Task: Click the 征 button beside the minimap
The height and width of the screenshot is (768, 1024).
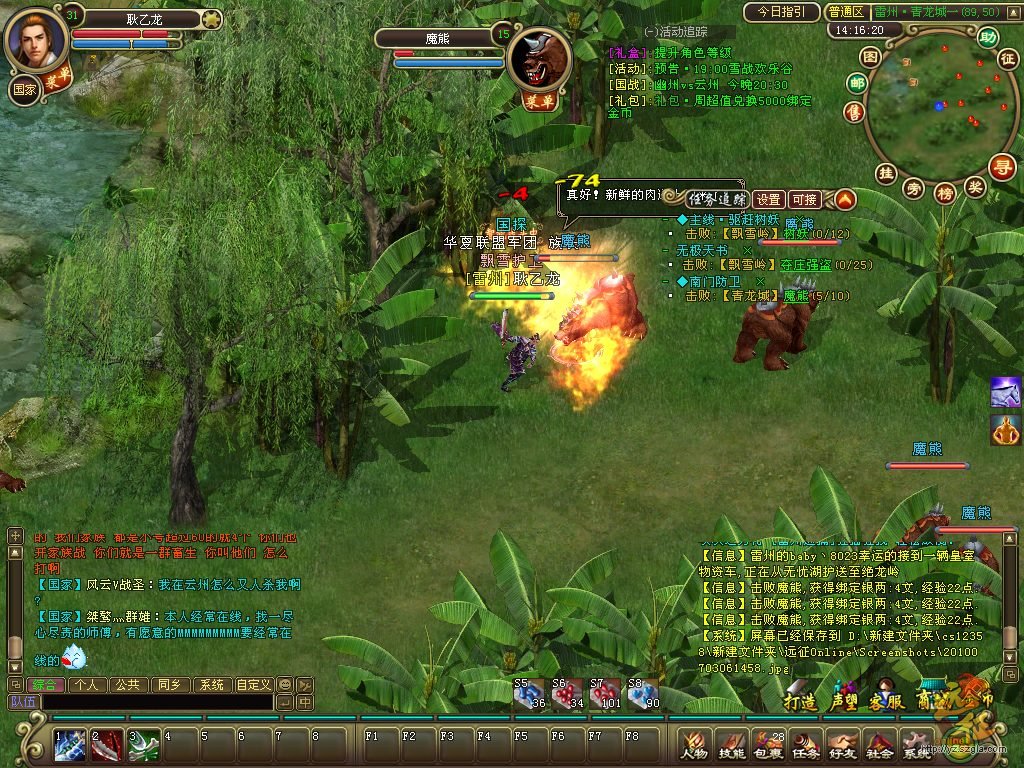Action: point(1007,59)
